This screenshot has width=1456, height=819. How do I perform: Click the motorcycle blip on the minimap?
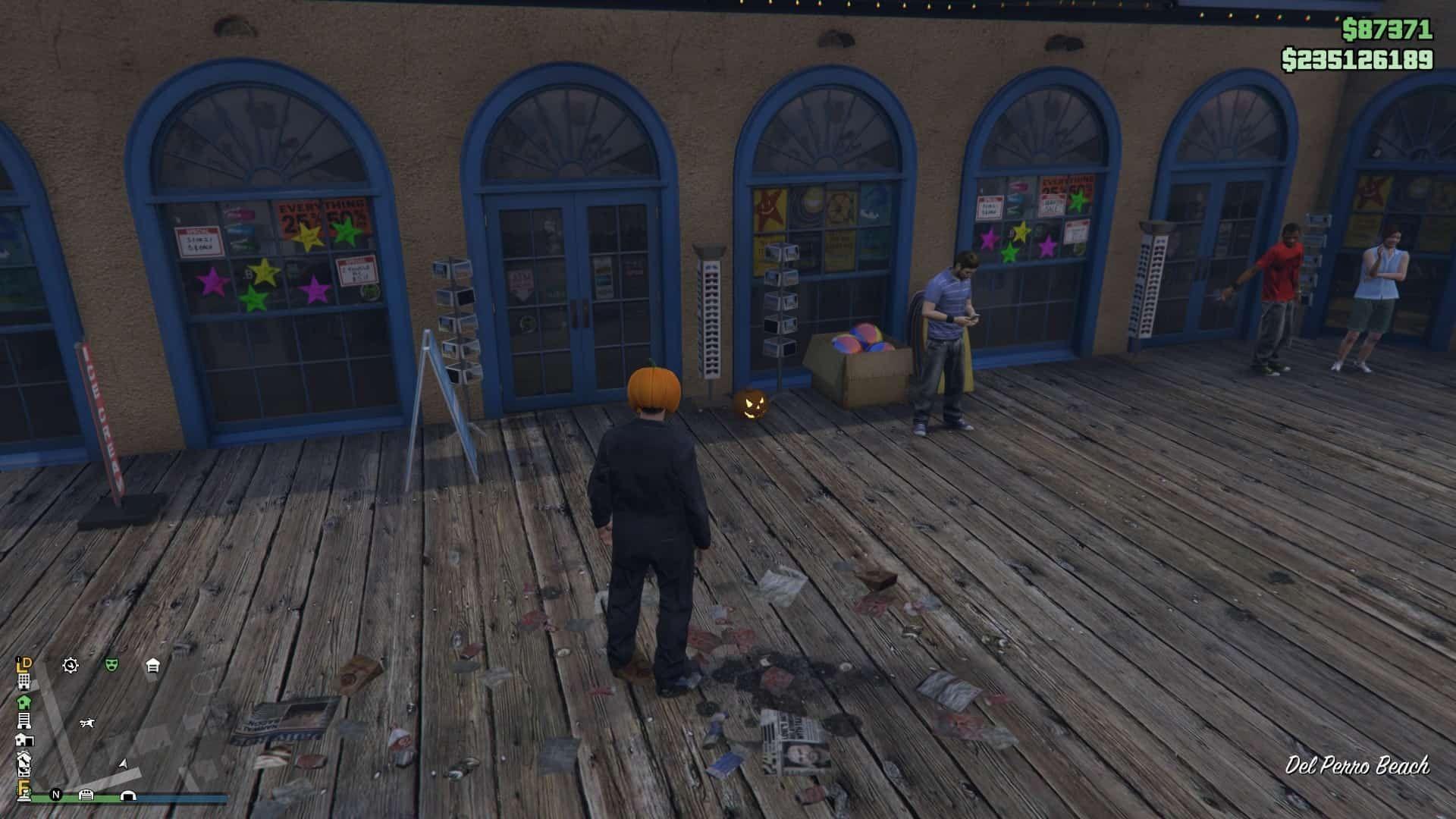[x=87, y=723]
